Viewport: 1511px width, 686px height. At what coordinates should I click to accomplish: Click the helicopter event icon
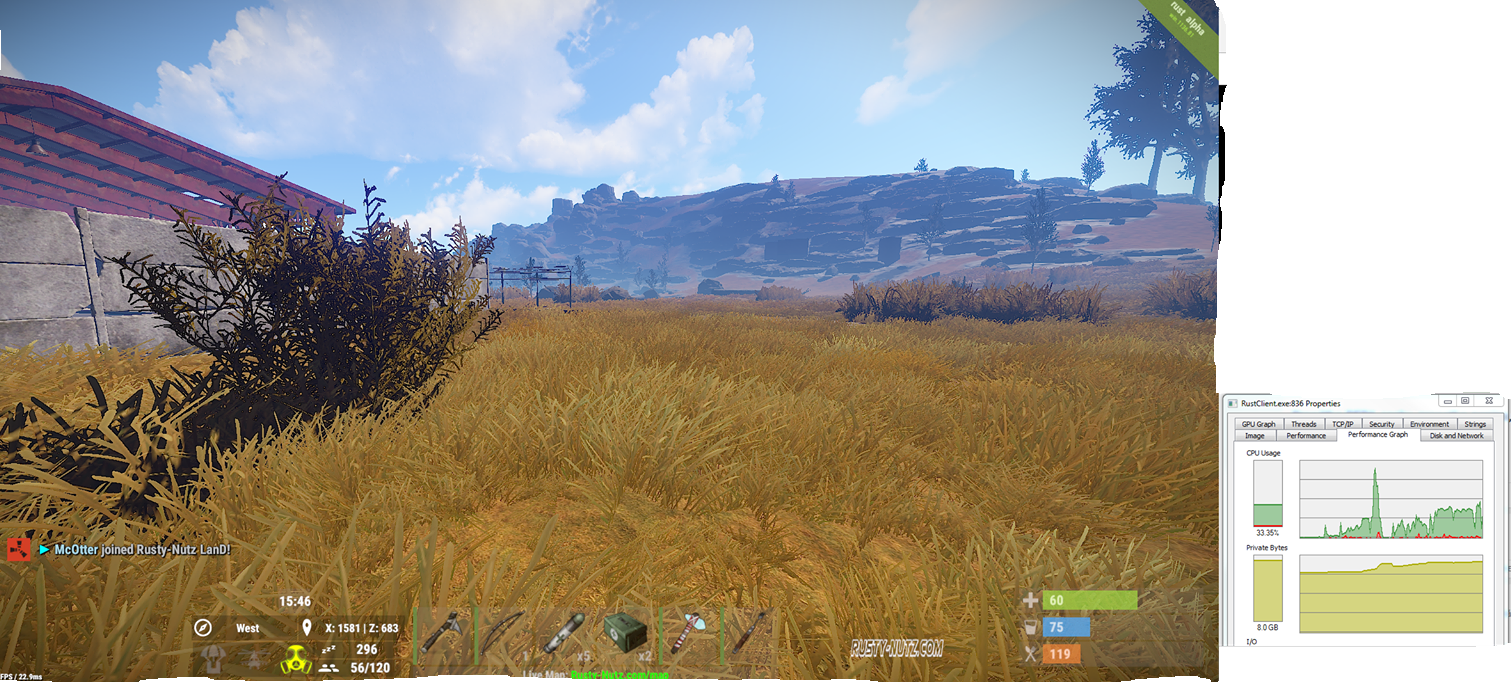[253, 659]
